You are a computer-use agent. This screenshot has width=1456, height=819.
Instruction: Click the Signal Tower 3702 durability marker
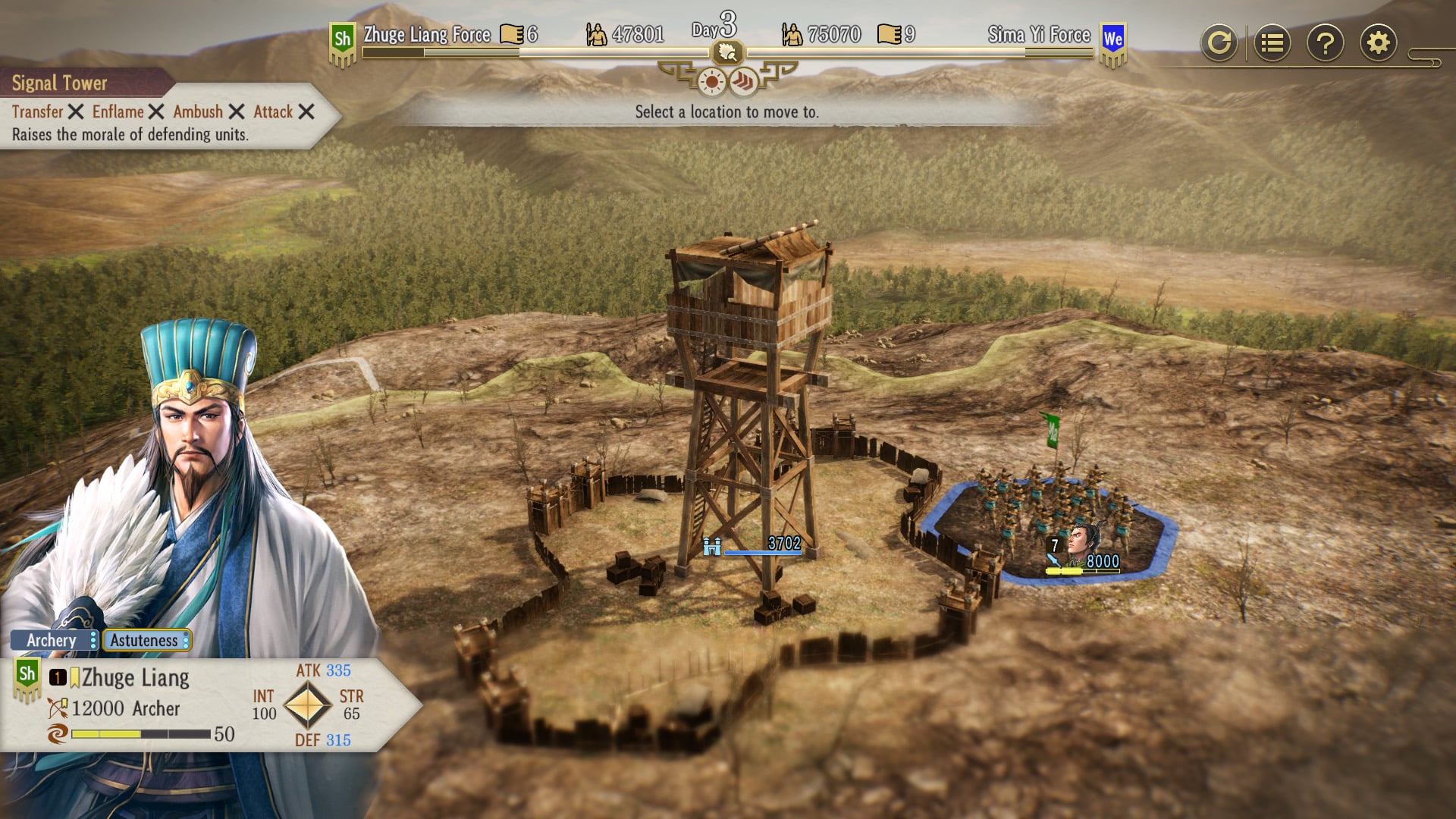coord(758,544)
